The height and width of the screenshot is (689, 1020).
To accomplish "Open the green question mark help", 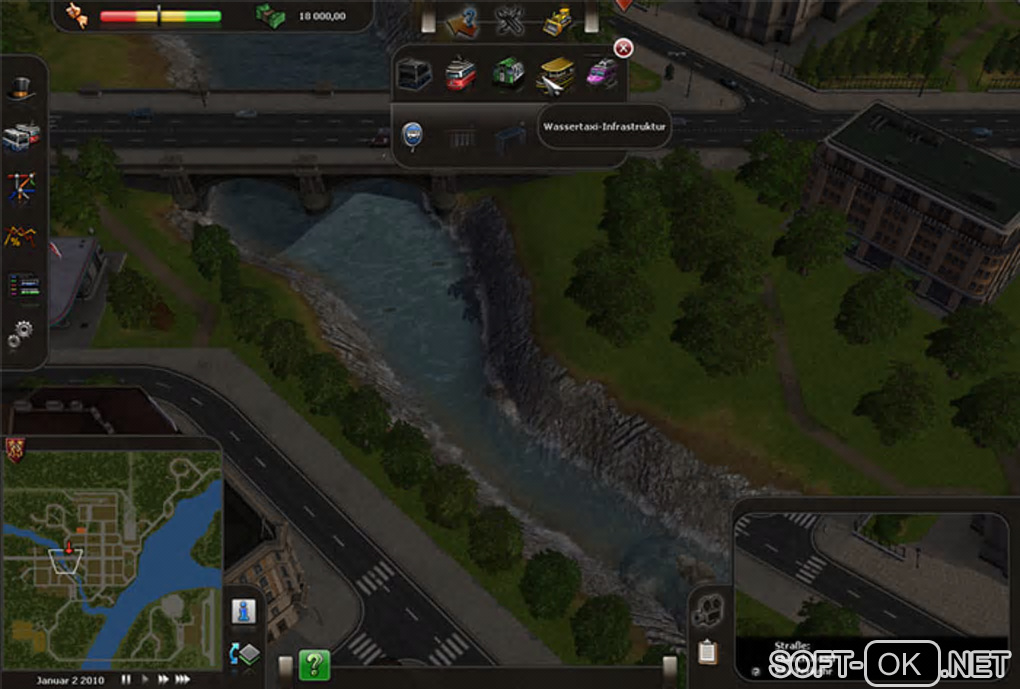I will click(x=314, y=664).
